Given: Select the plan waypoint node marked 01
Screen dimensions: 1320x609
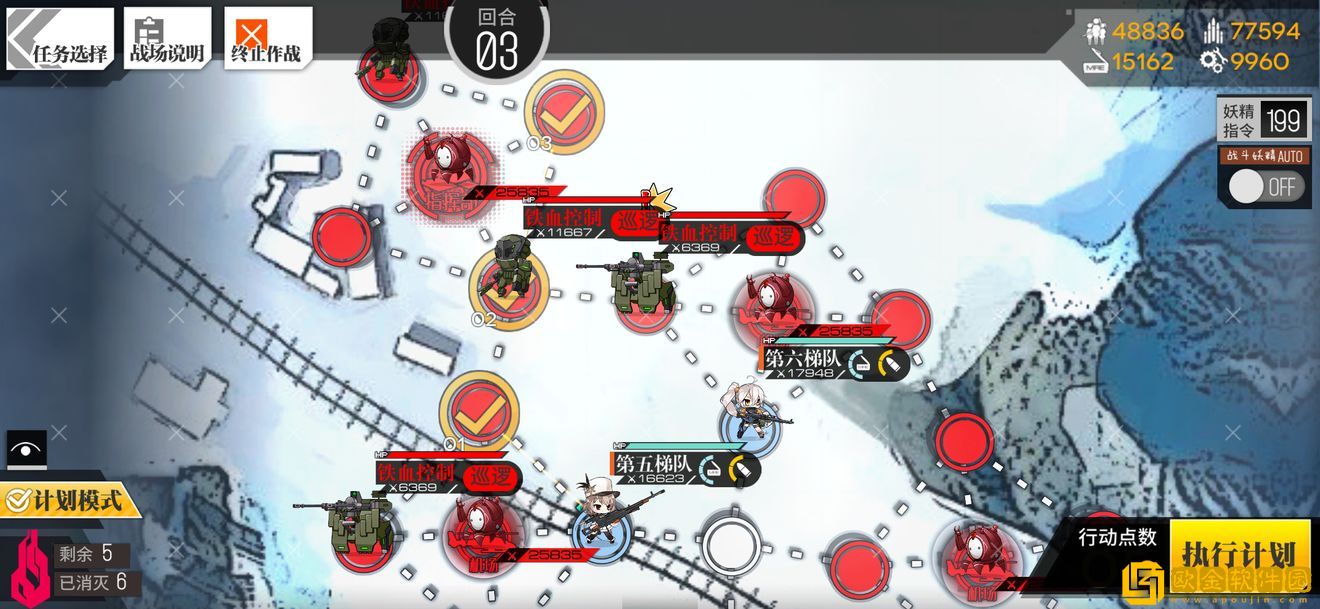Looking at the screenshot, I should point(479,409).
